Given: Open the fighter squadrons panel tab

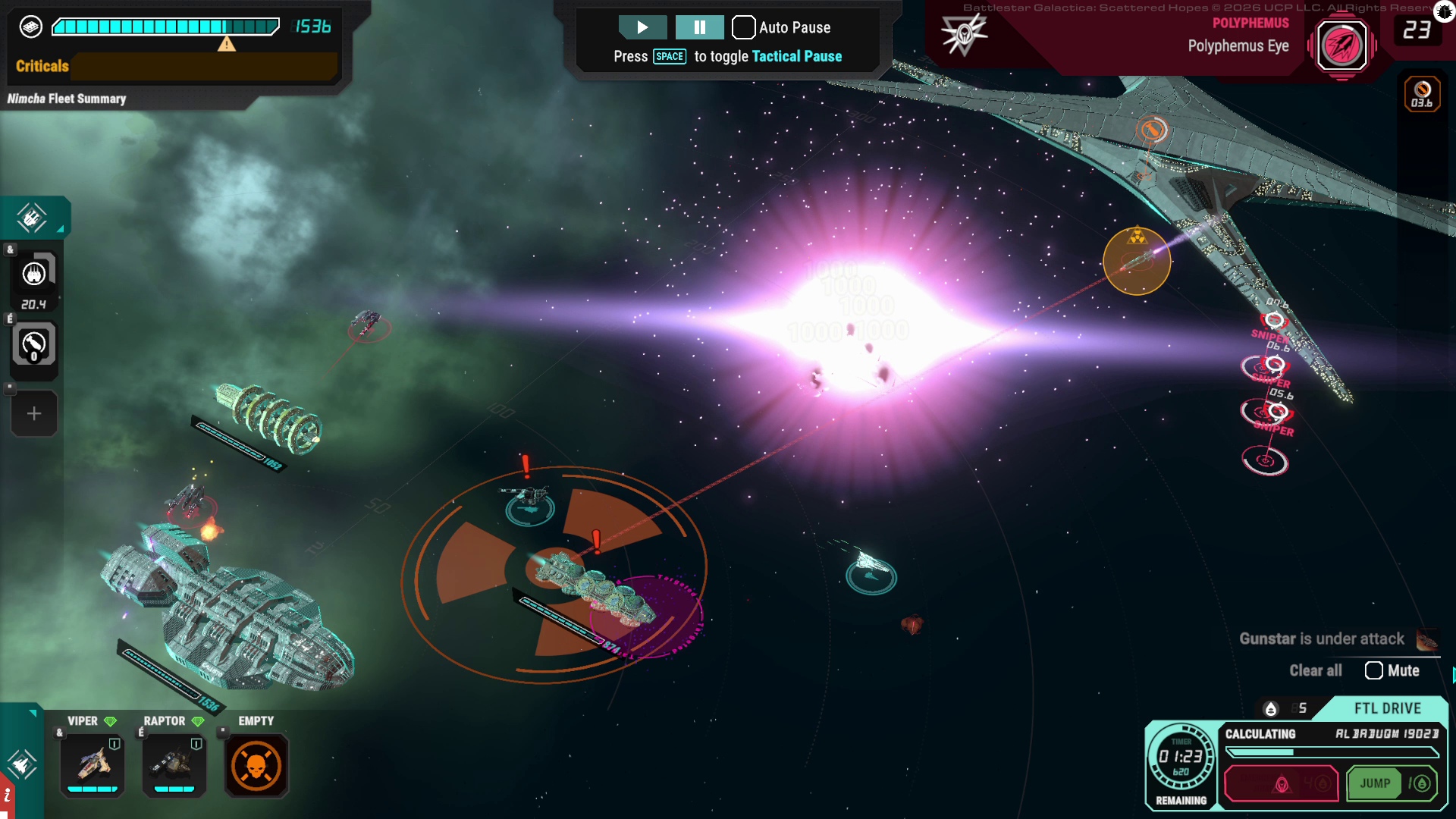Looking at the screenshot, I should pos(20,763).
